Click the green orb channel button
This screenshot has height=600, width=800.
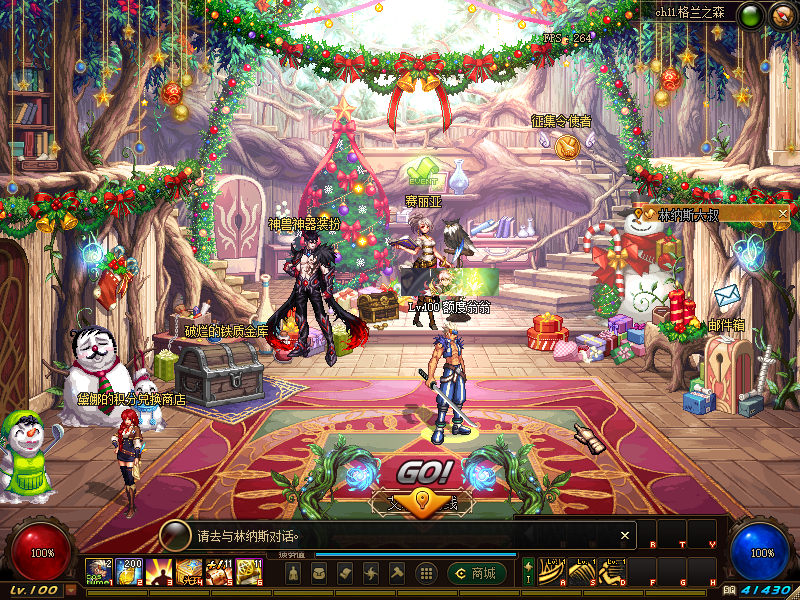(x=751, y=15)
